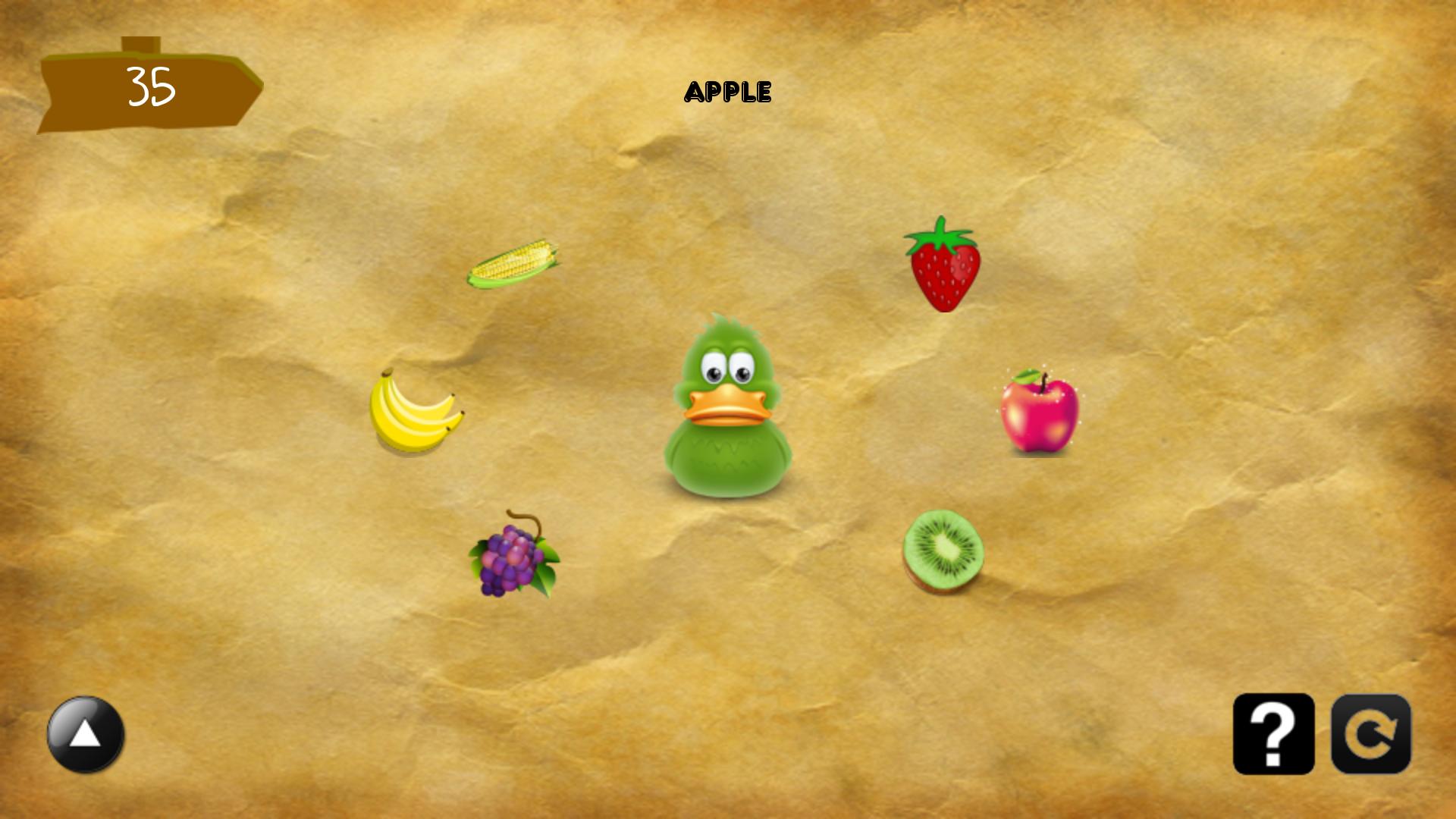The height and width of the screenshot is (819, 1456).
Task: Select the corn cob
Action: pos(512,265)
